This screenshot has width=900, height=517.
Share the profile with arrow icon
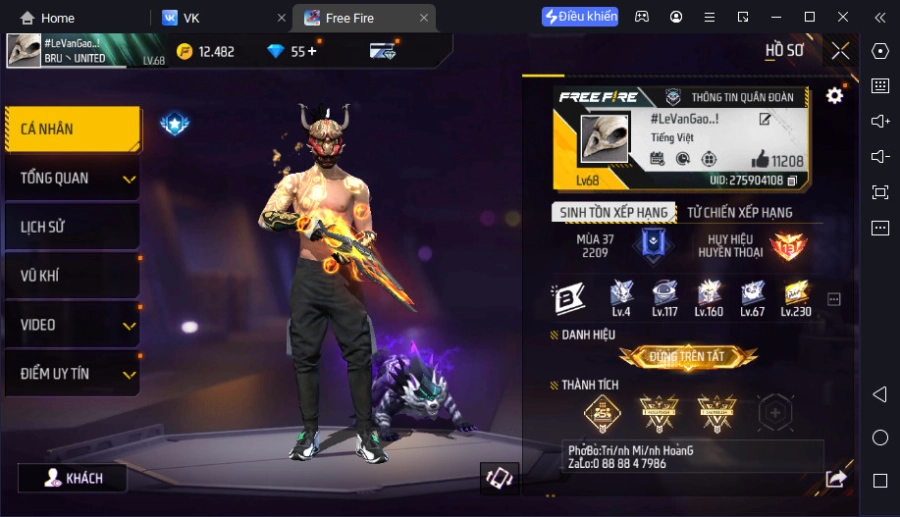pos(836,479)
